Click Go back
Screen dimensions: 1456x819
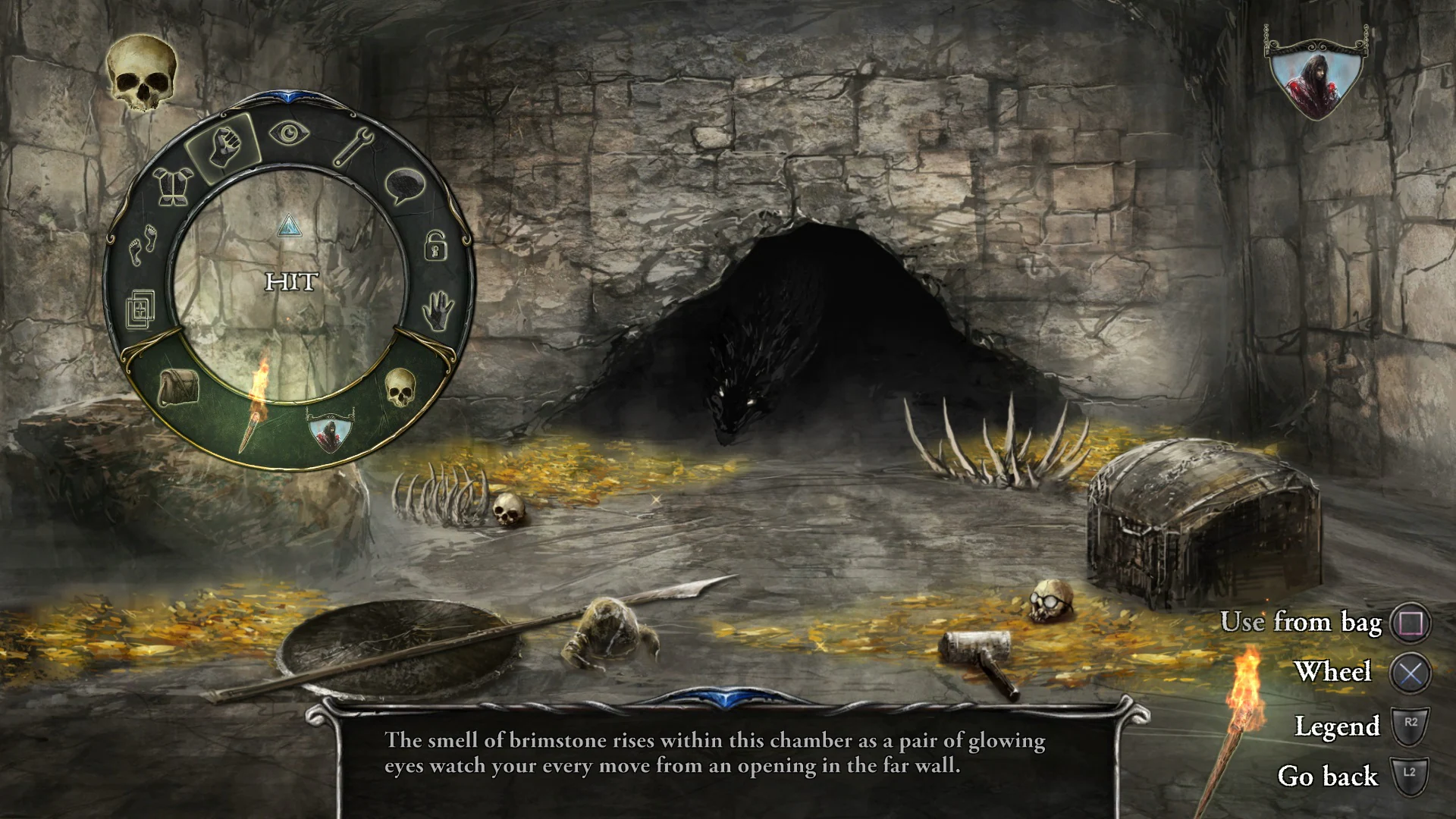point(1328,777)
